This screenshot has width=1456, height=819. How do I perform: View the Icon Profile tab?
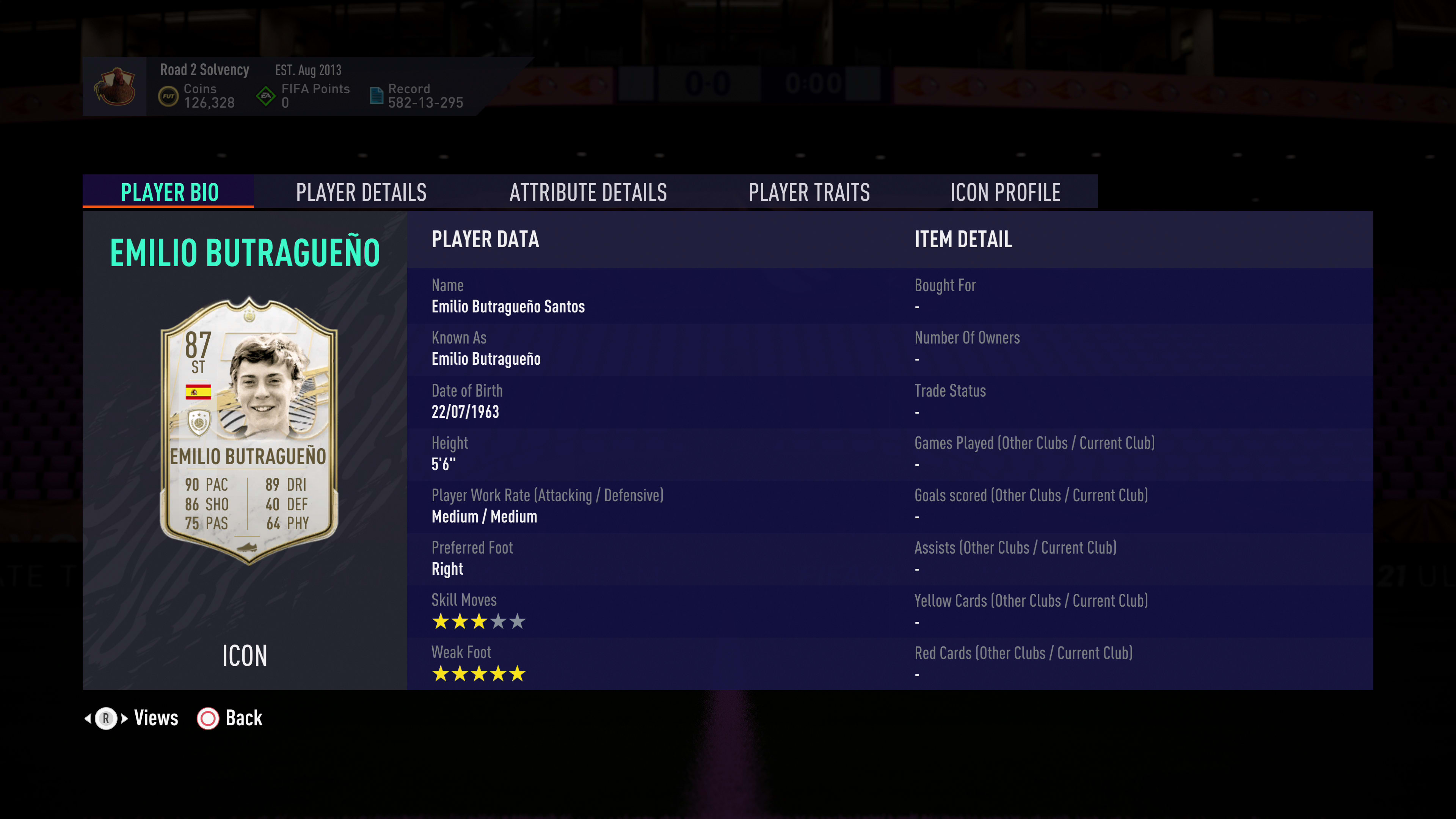(1005, 192)
